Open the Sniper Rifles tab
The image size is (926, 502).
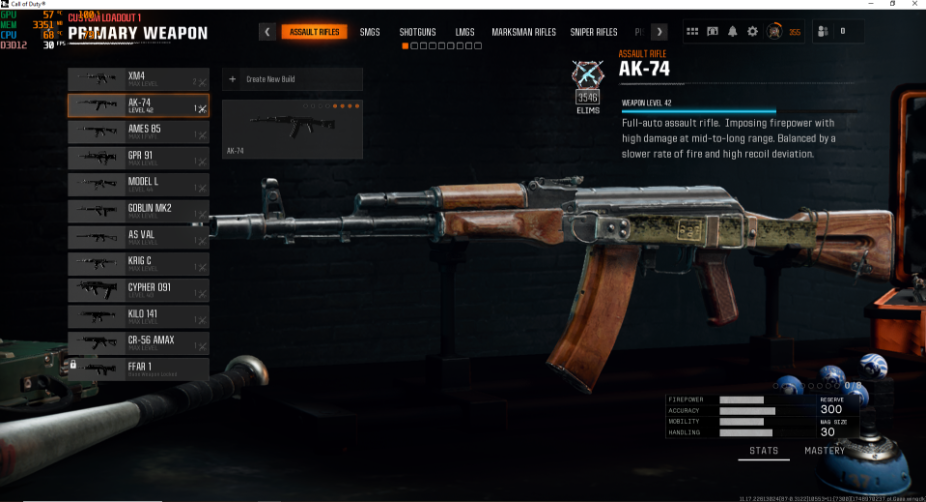pos(594,32)
